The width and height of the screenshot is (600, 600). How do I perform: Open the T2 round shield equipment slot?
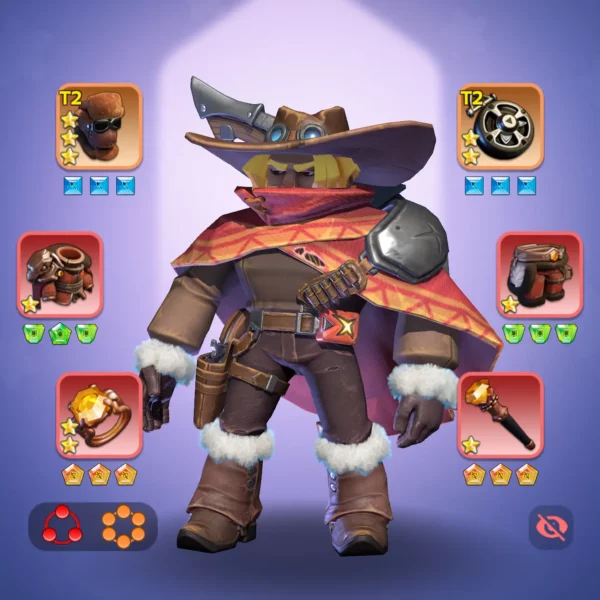[x=500, y=126]
